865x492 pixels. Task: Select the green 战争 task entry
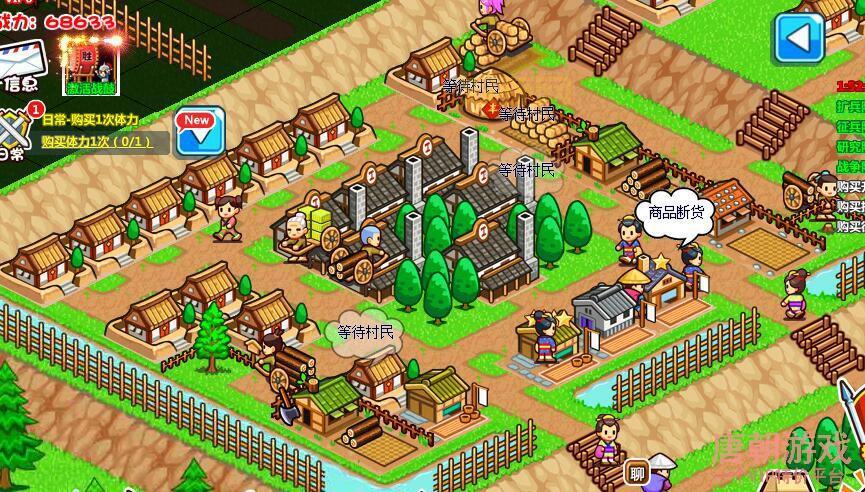[850, 167]
